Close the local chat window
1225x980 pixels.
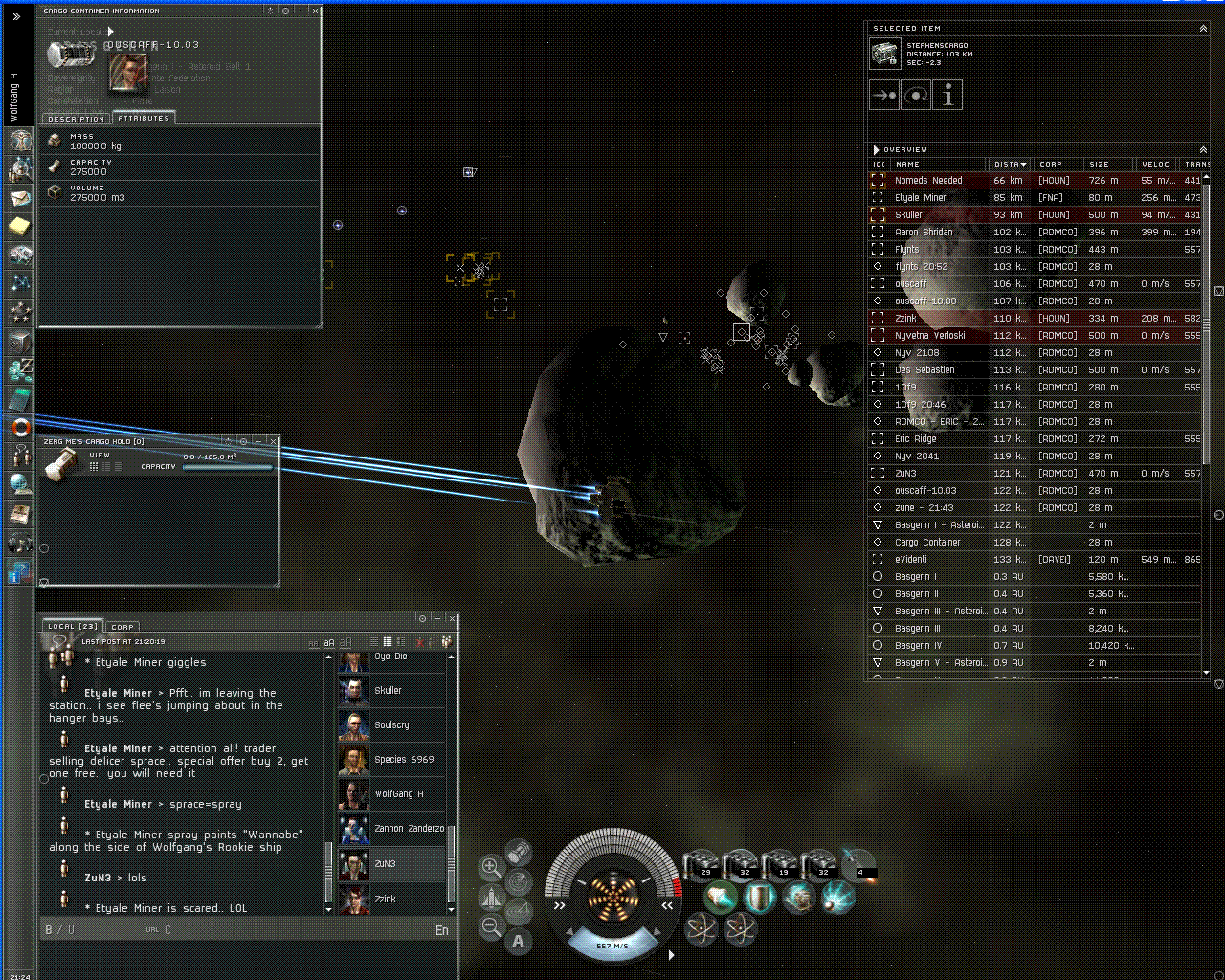pos(452,619)
